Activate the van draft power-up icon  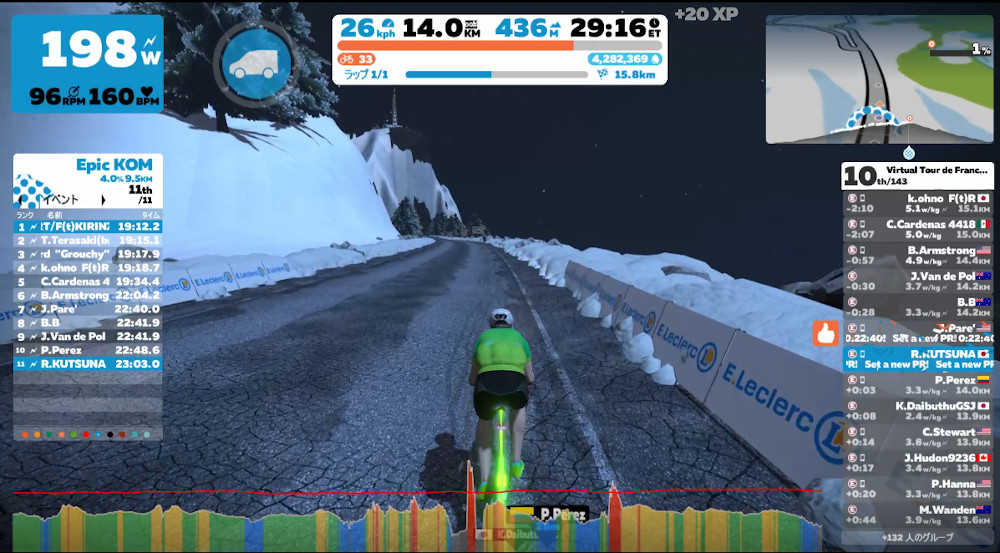[x=252, y=64]
